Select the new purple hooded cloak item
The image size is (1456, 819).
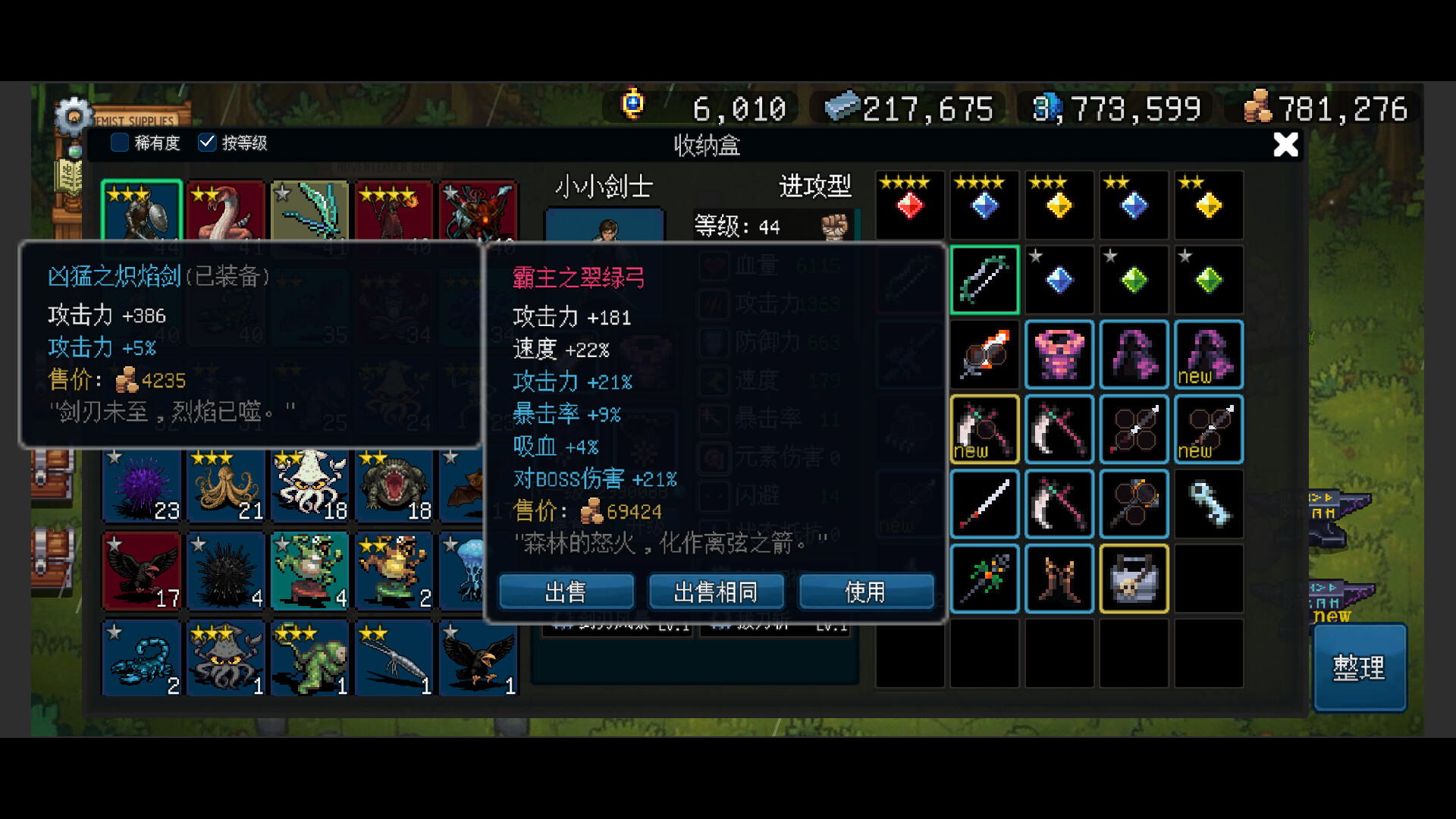tap(1209, 355)
